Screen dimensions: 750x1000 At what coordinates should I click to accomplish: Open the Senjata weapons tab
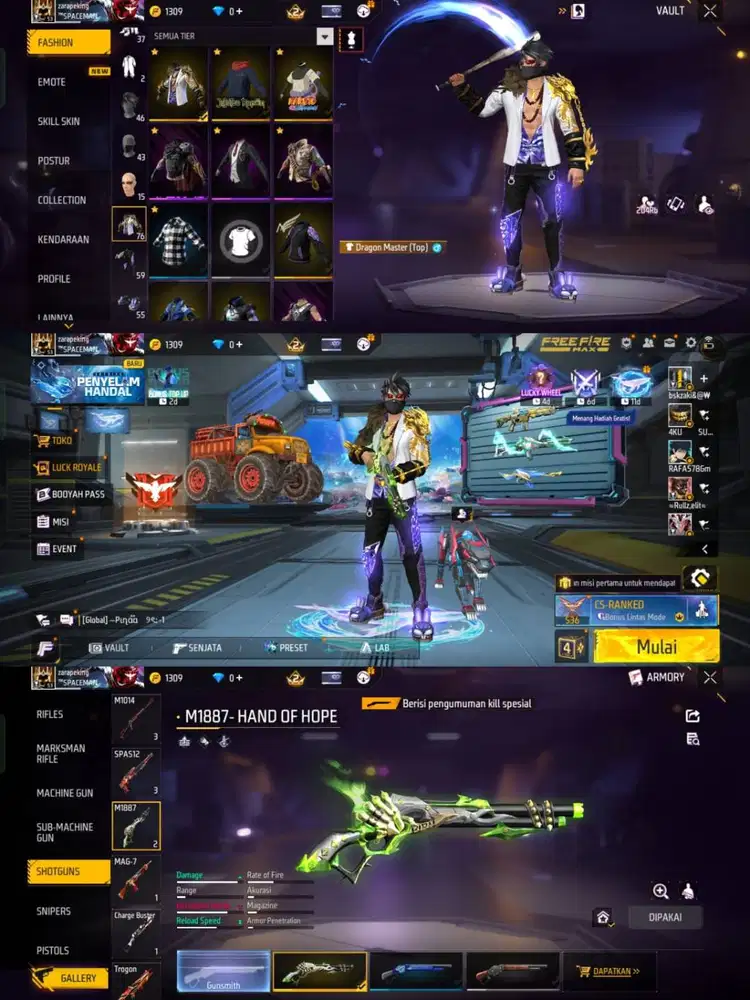point(197,648)
